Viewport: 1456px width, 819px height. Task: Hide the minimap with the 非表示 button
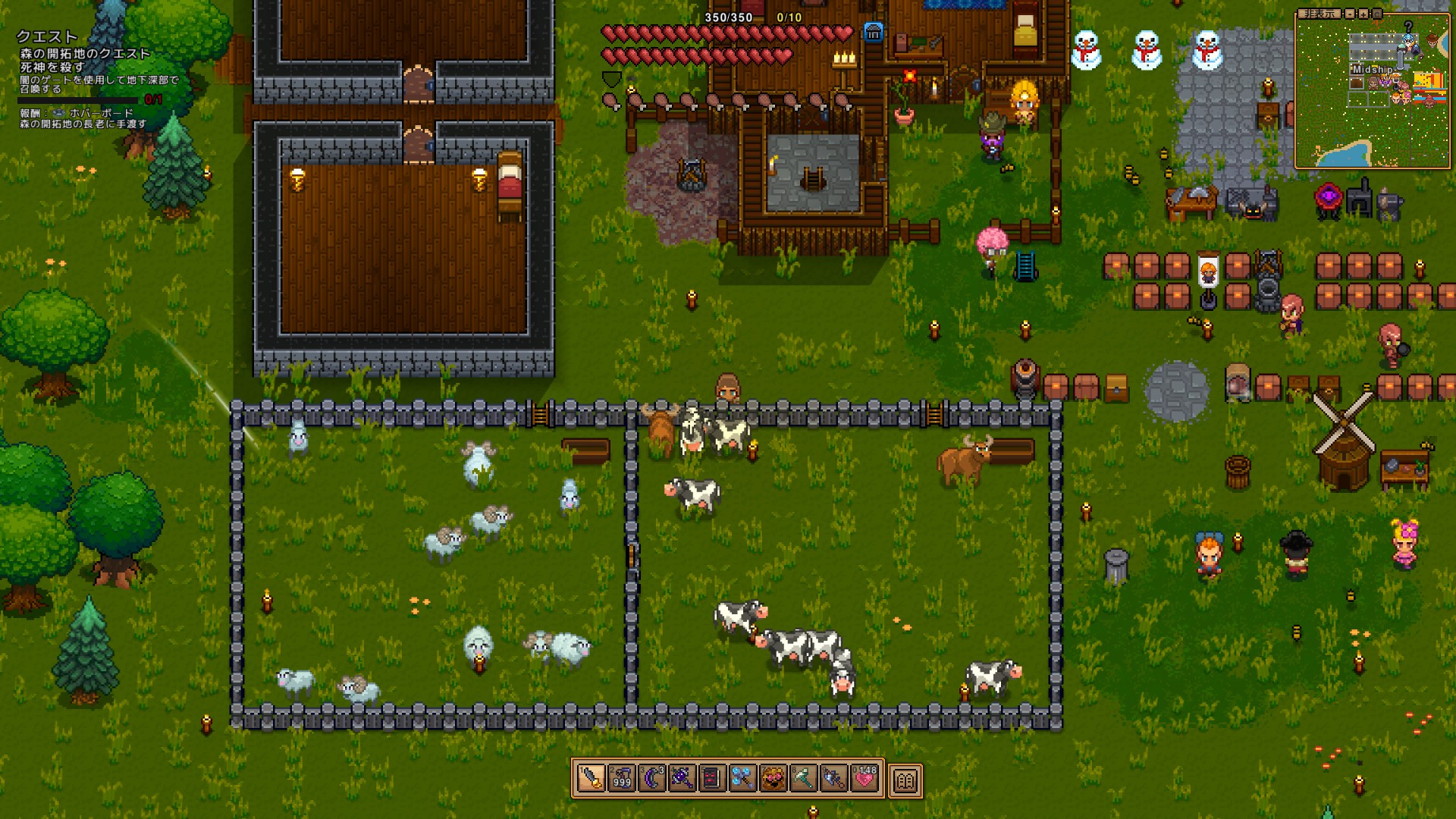pos(1318,14)
